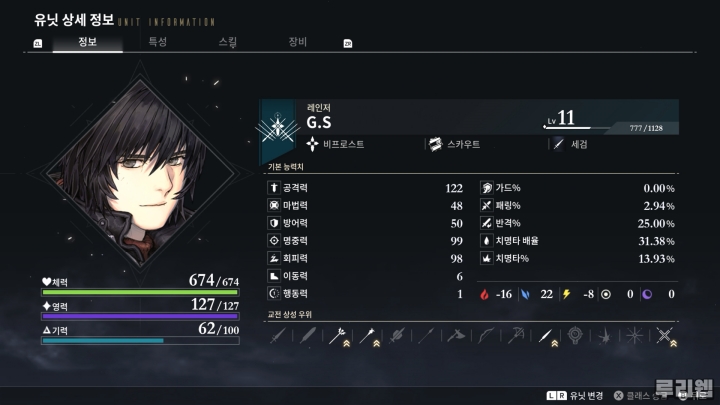Click the 치명타 배율 stat row

point(578,241)
